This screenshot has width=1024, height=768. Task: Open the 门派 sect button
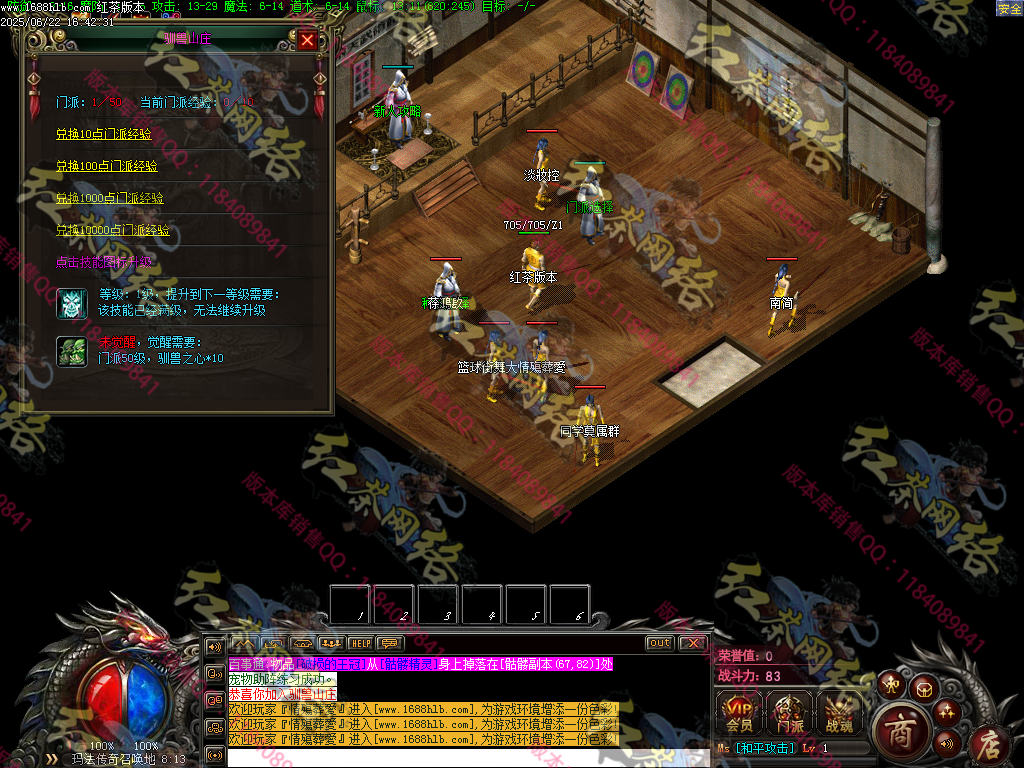(789, 712)
